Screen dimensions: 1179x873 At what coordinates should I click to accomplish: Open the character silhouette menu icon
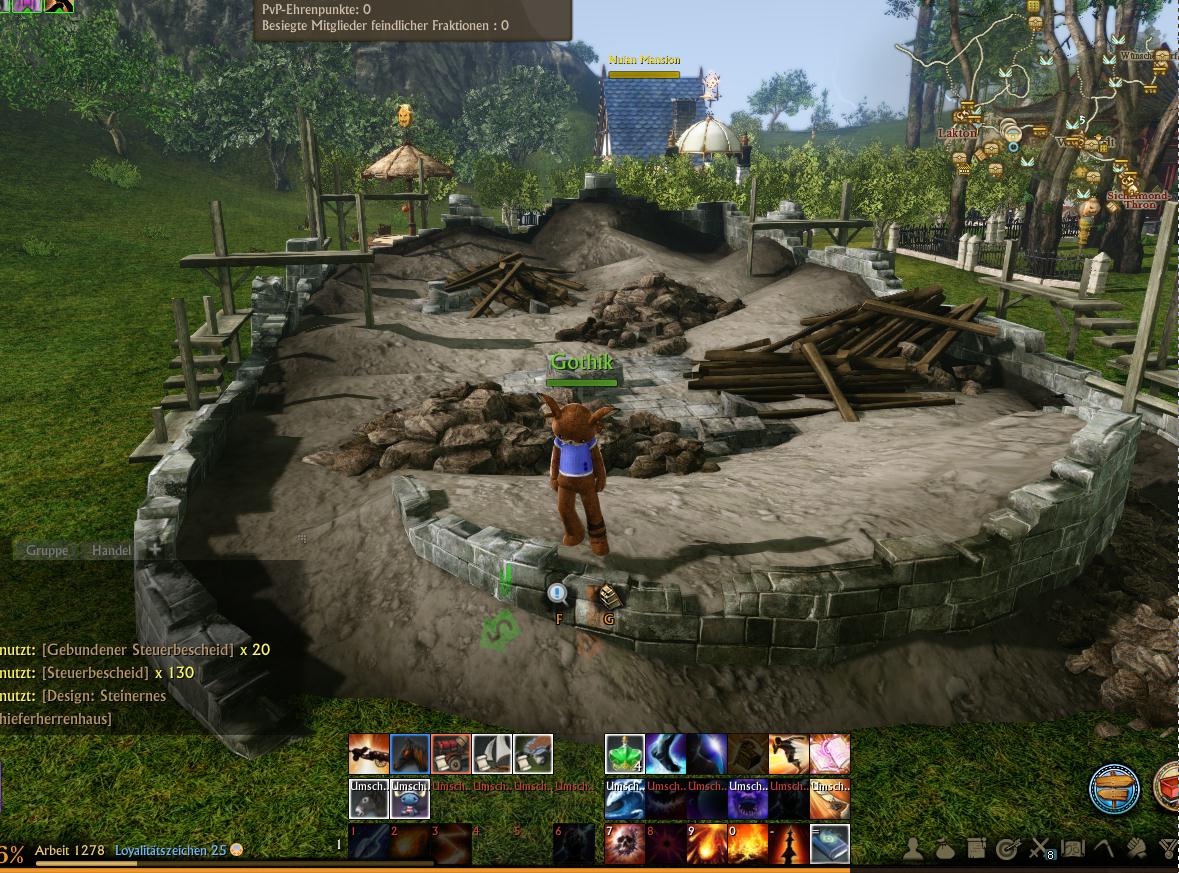pos(914,849)
